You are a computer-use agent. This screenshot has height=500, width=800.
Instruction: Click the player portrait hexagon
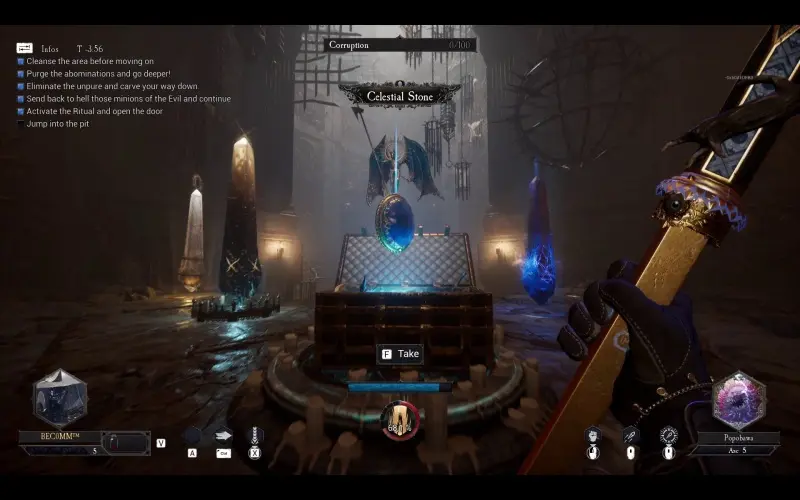60,398
